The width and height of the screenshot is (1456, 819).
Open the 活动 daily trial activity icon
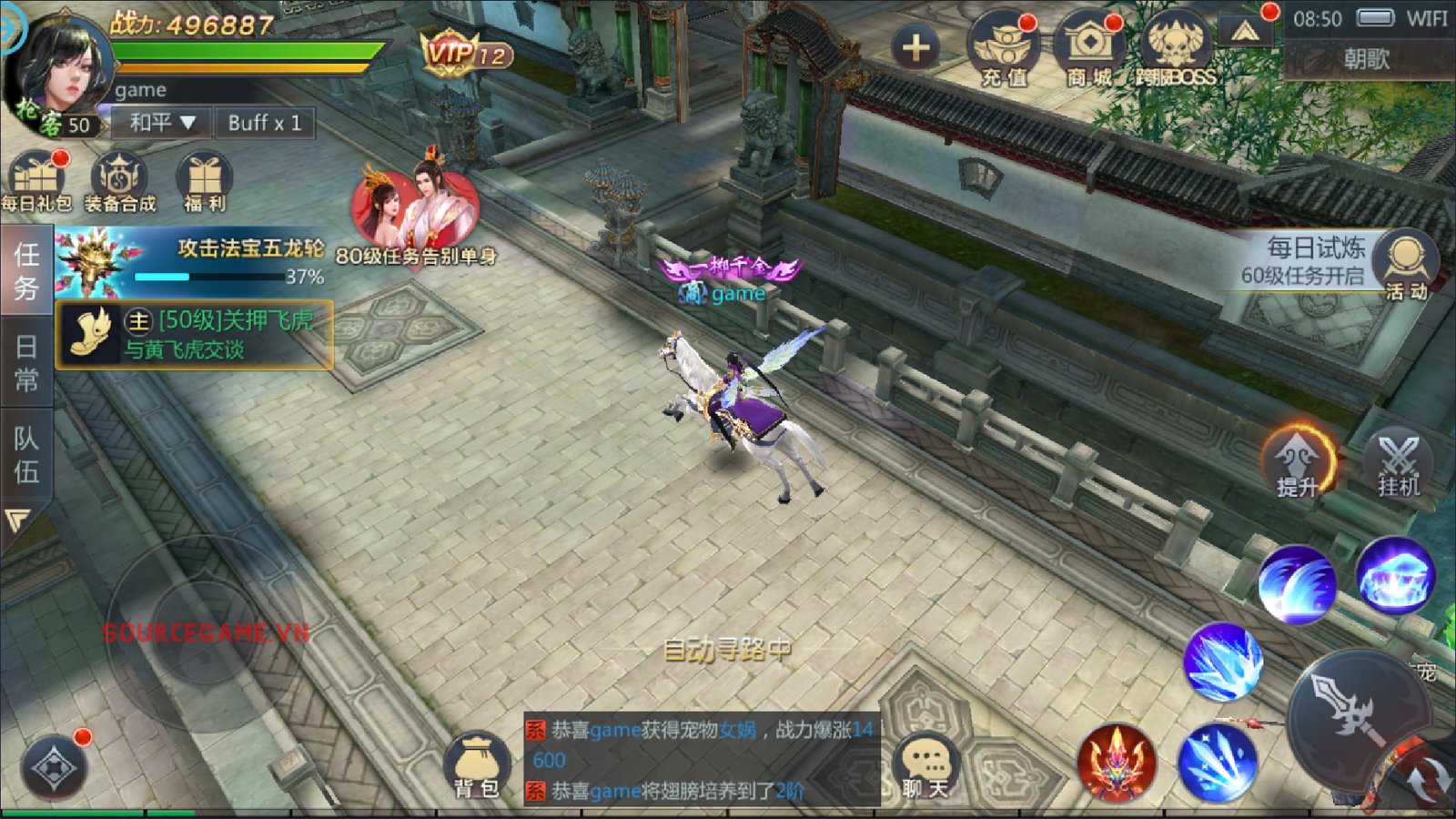click(1407, 264)
